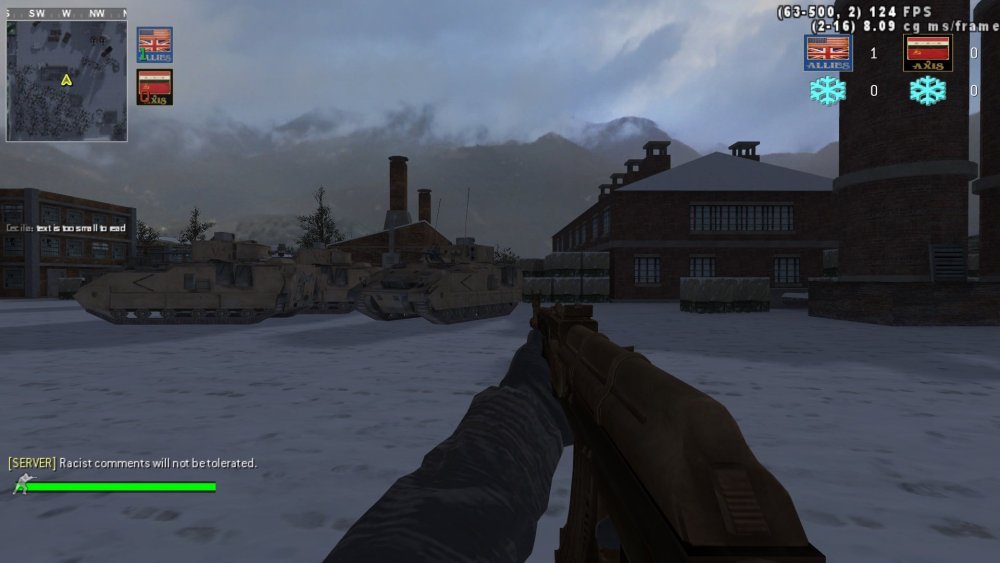Click the soldier stance icon by the health bar
1000x563 pixels.
(22, 485)
